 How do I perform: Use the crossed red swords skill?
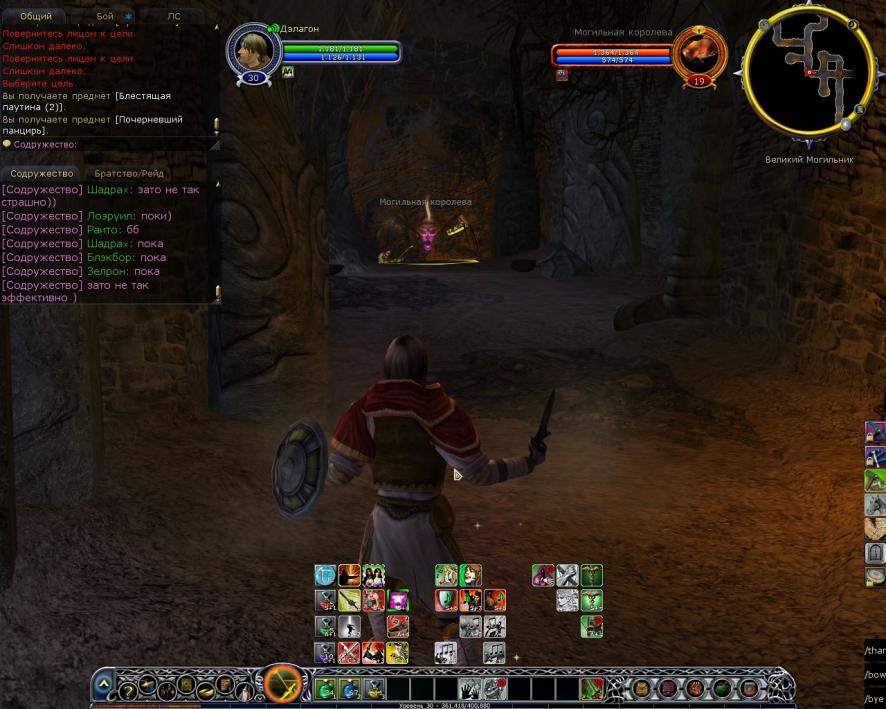(x=349, y=653)
